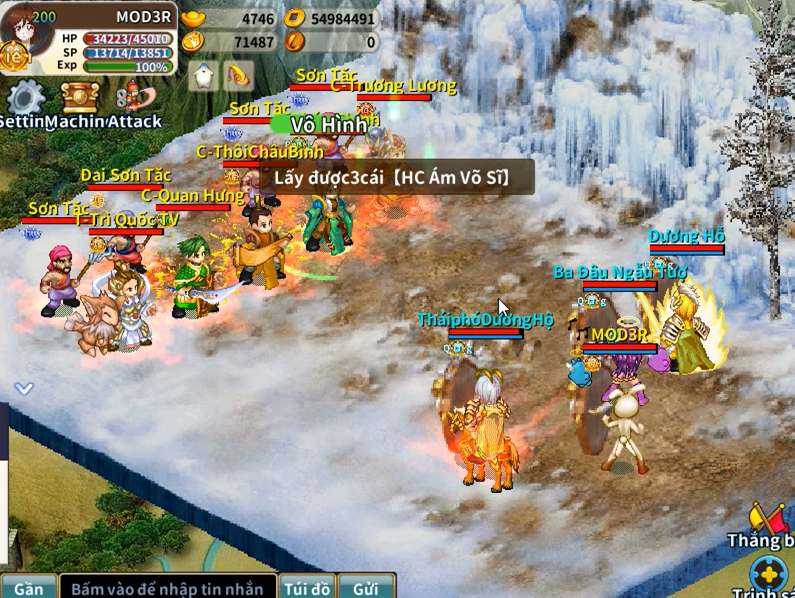Viewport: 795px width, 598px height.
Task: Switch the chat channel with Gần button
Action: tap(28, 587)
